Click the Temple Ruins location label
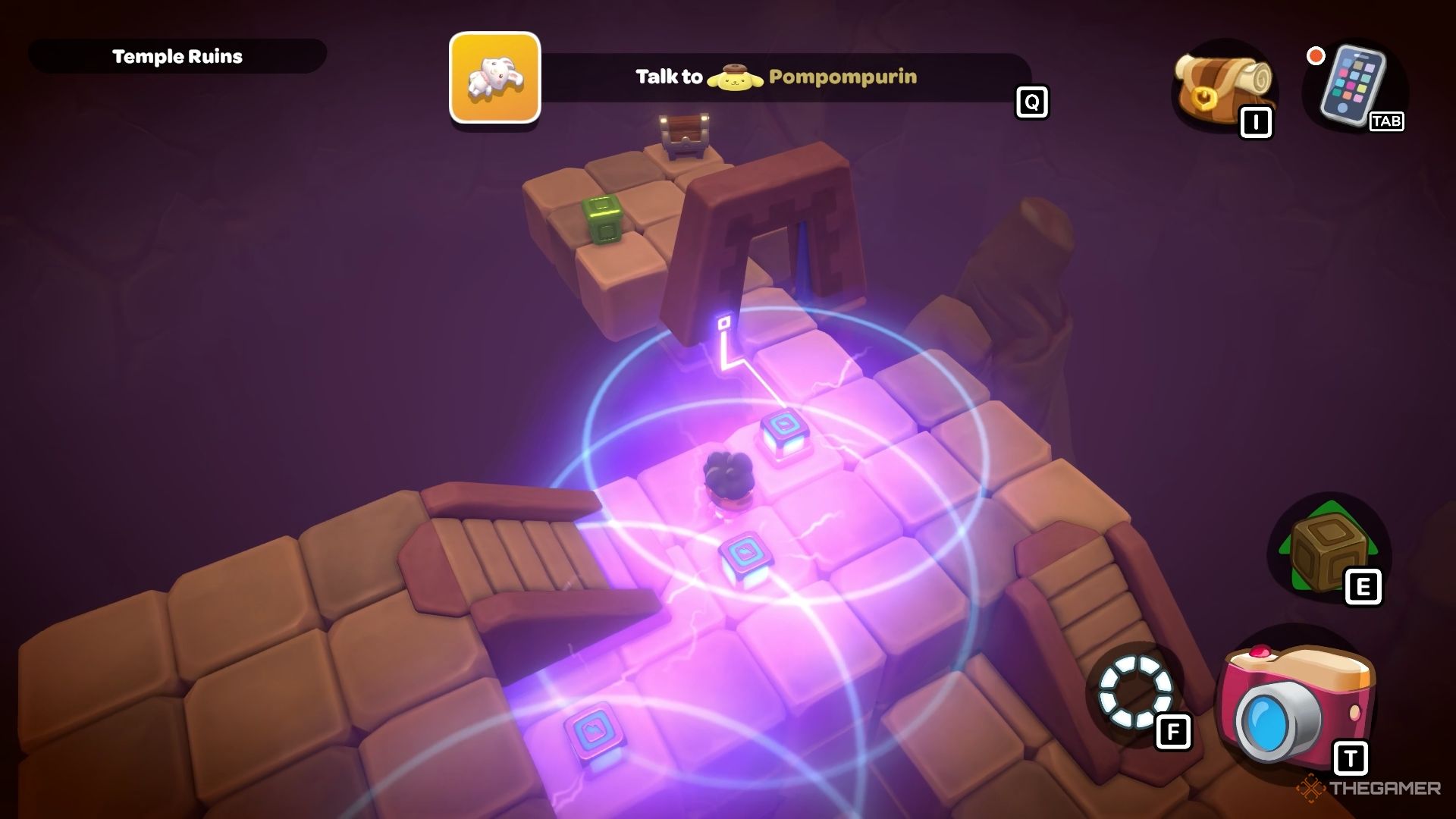Viewport: 1456px width, 819px height. pyautogui.click(x=177, y=55)
